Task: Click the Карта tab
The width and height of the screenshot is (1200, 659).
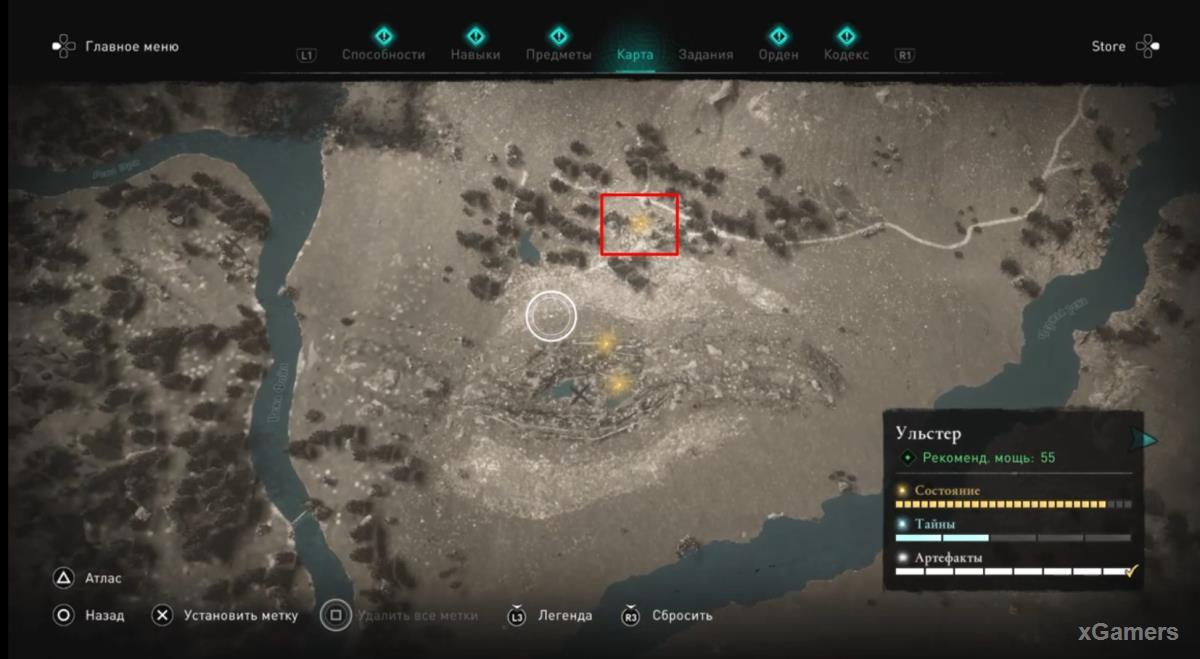Action: click(635, 55)
